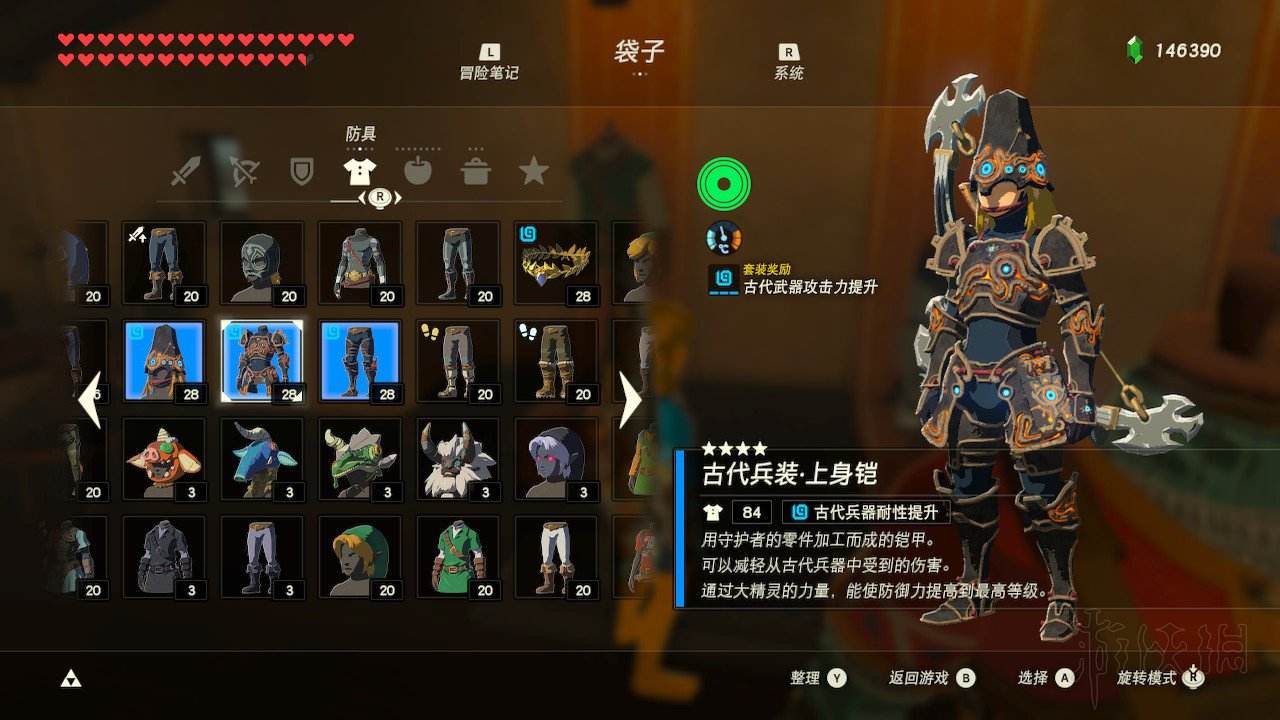1280x720 pixels.
Task: Select the cooking pot meals category
Action: click(478, 170)
